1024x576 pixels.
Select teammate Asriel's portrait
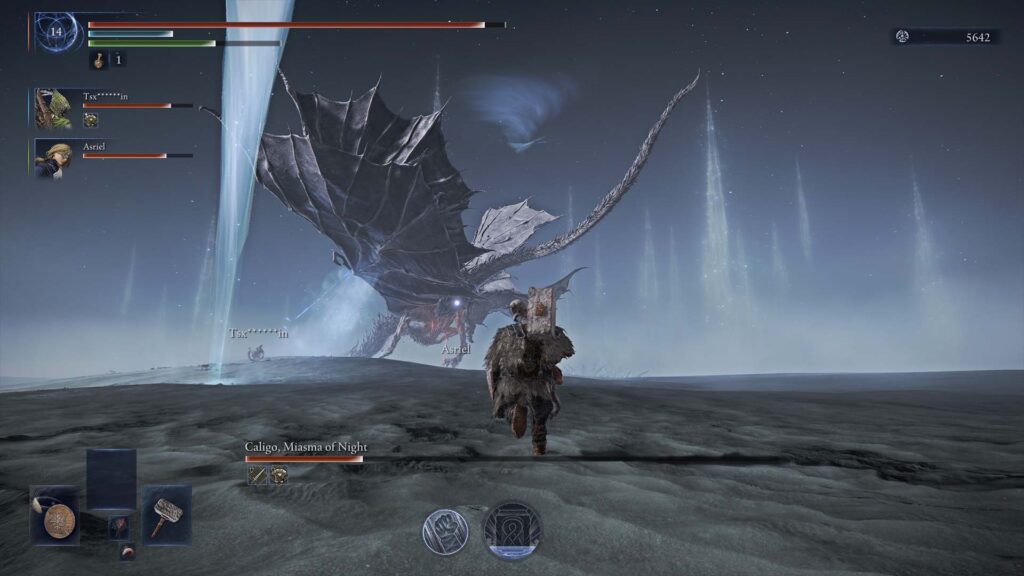point(53,158)
